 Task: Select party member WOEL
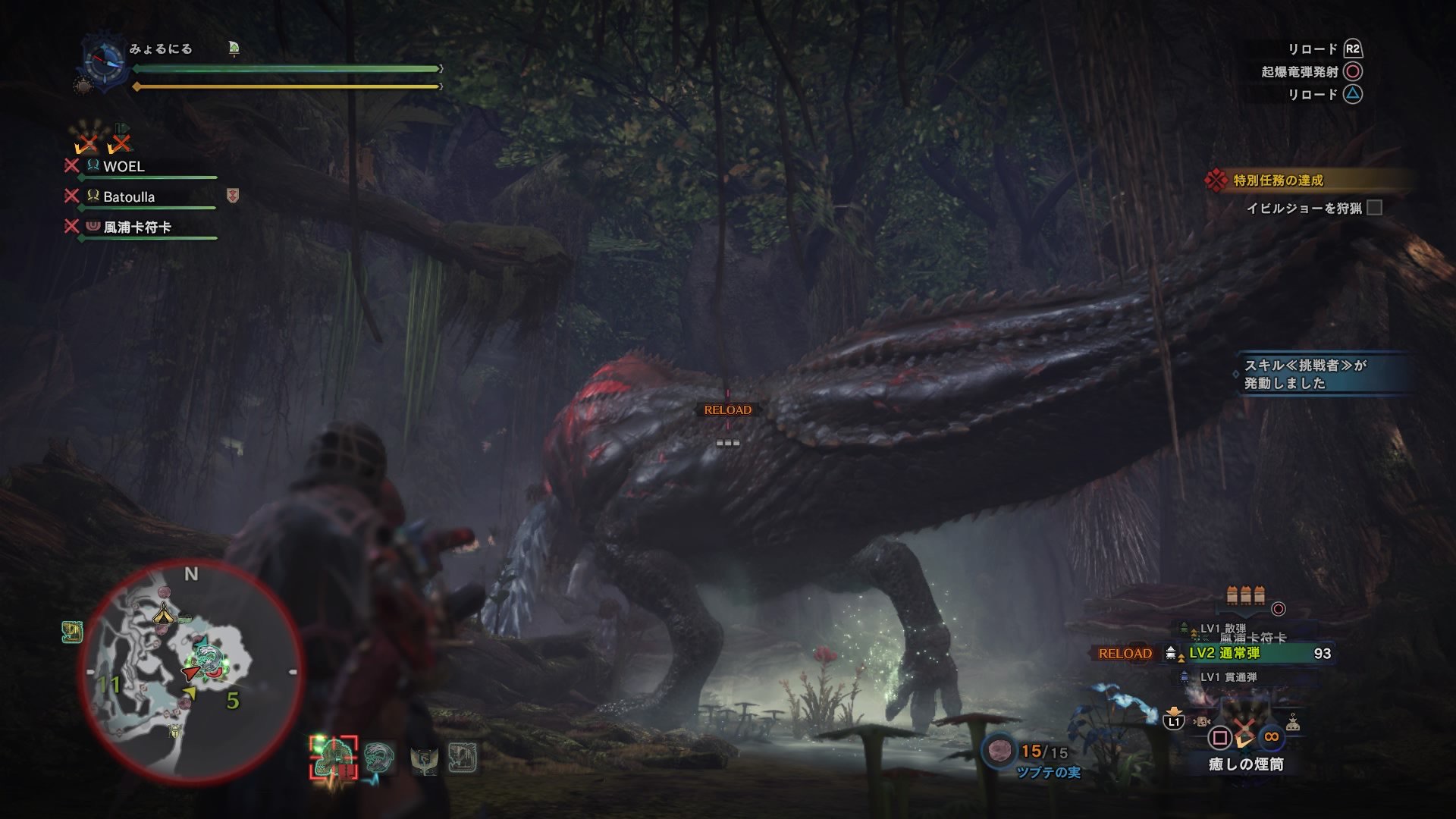(x=124, y=167)
